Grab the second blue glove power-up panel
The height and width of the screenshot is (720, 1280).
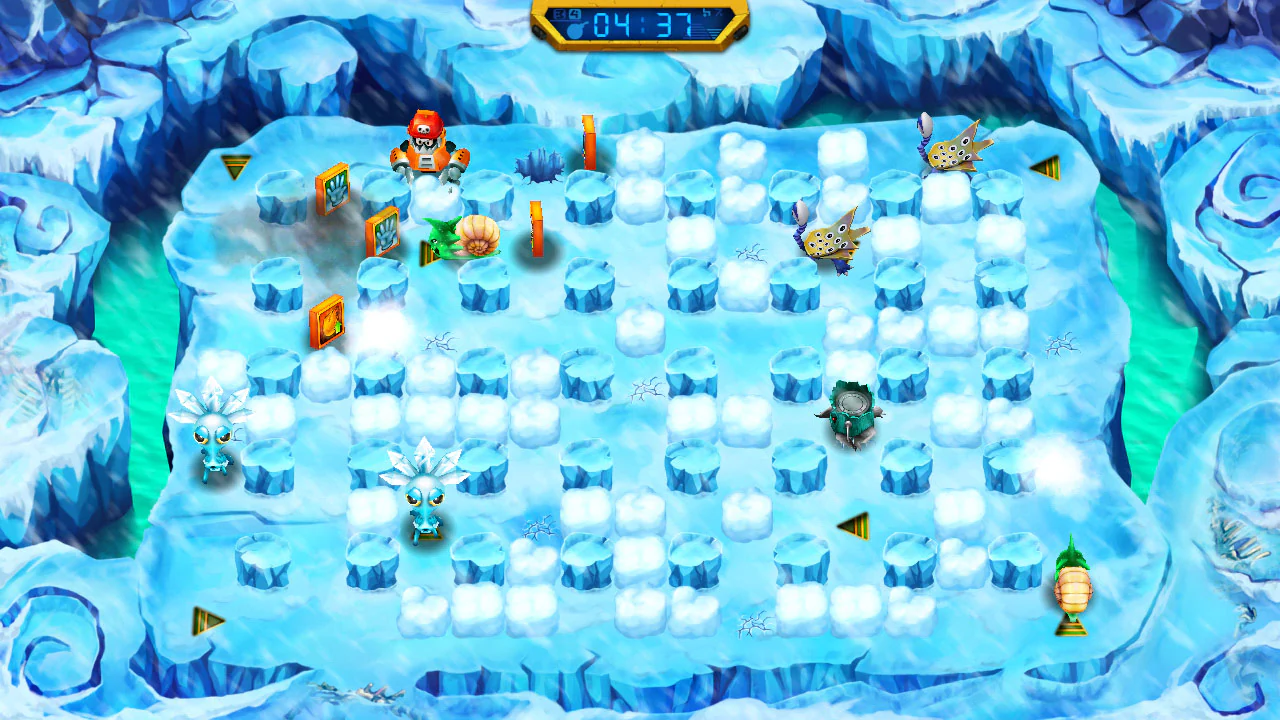coord(381,235)
